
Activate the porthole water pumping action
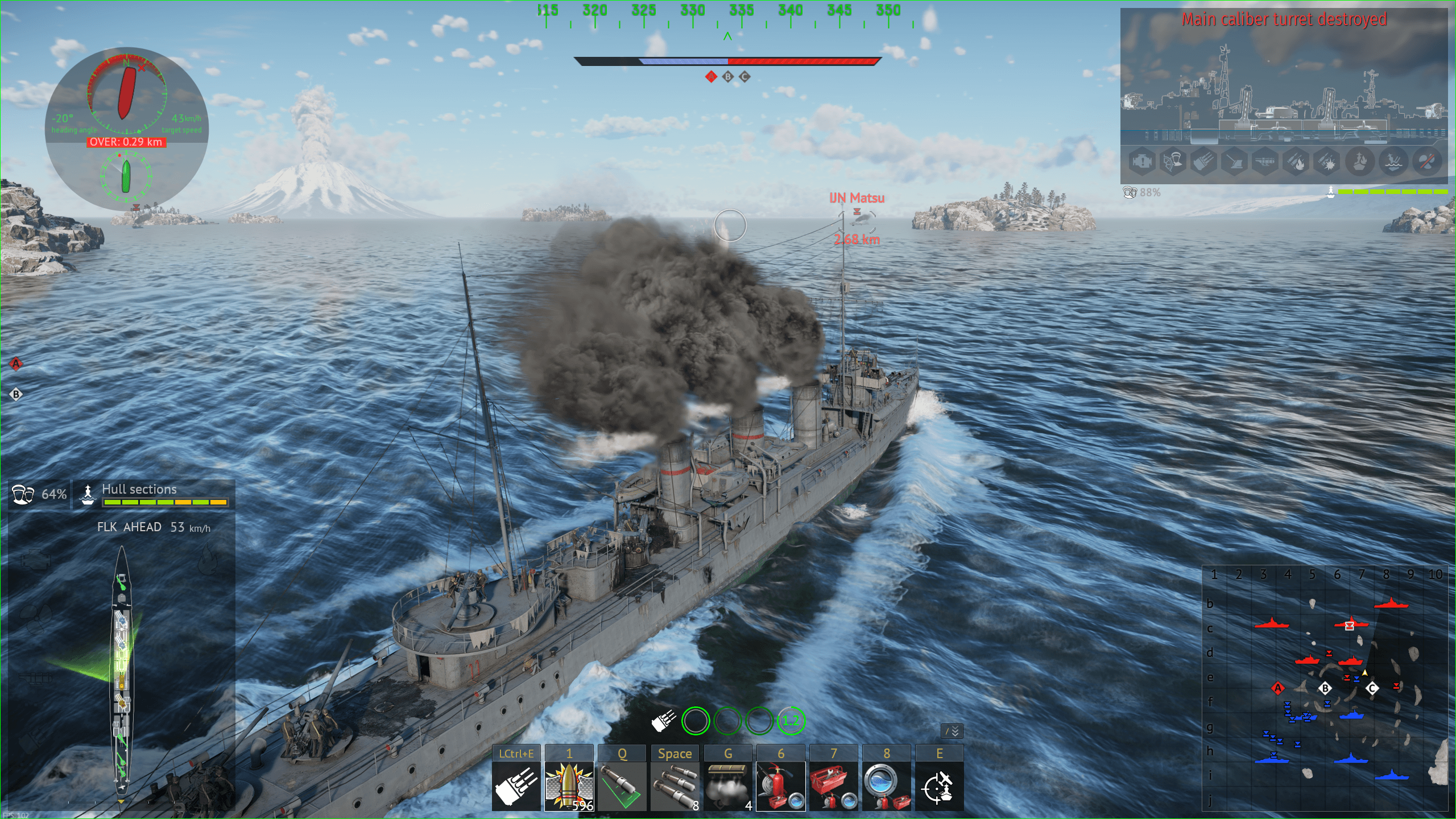(x=886, y=786)
